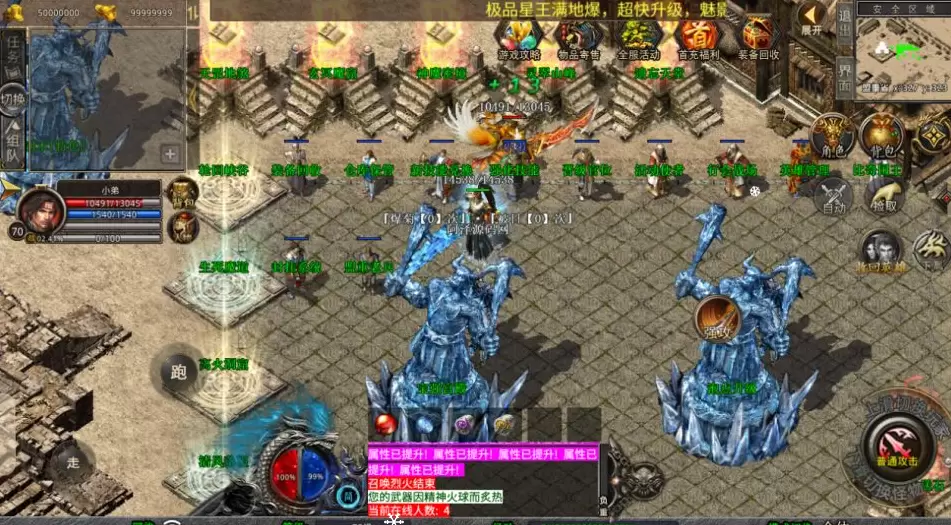
Task: Open the 全服活动 server events icon
Action: coord(637,40)
